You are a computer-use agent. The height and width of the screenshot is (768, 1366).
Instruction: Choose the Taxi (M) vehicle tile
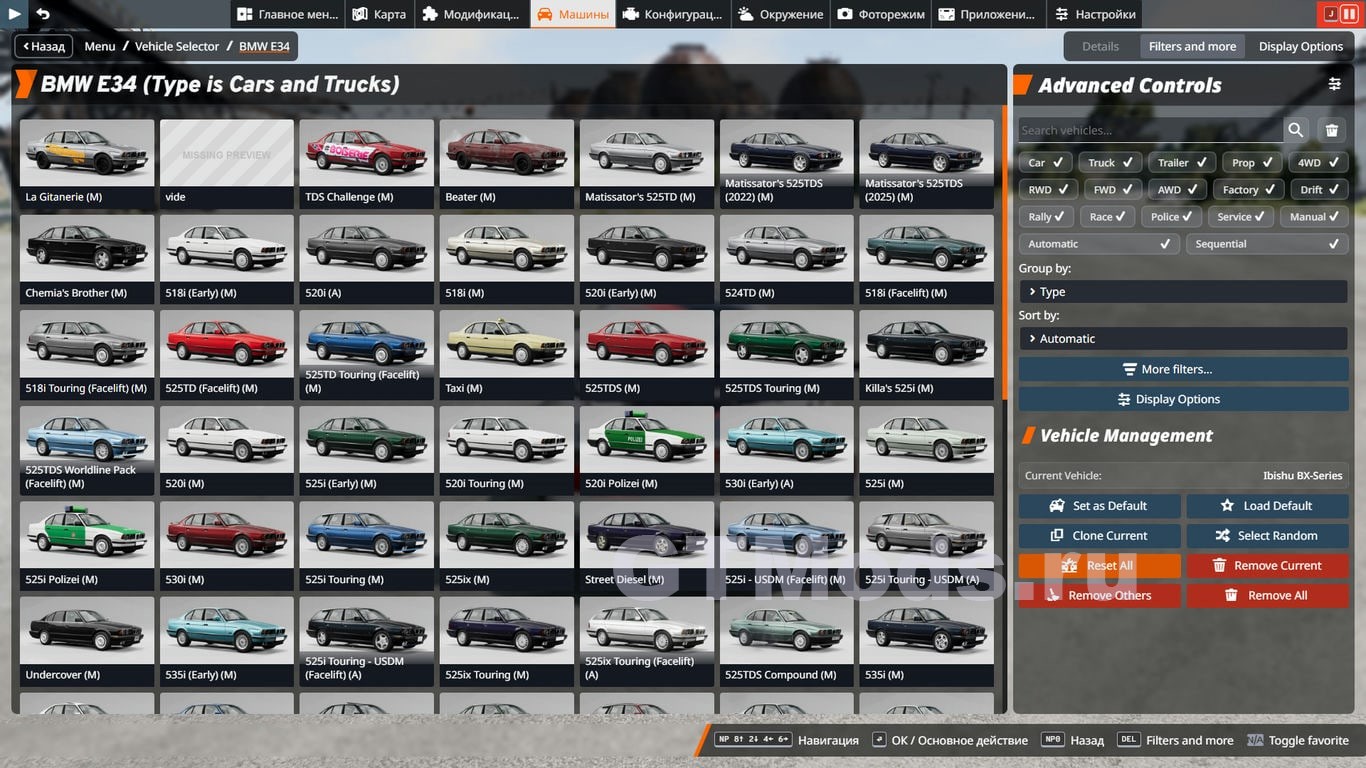[507, 354]
